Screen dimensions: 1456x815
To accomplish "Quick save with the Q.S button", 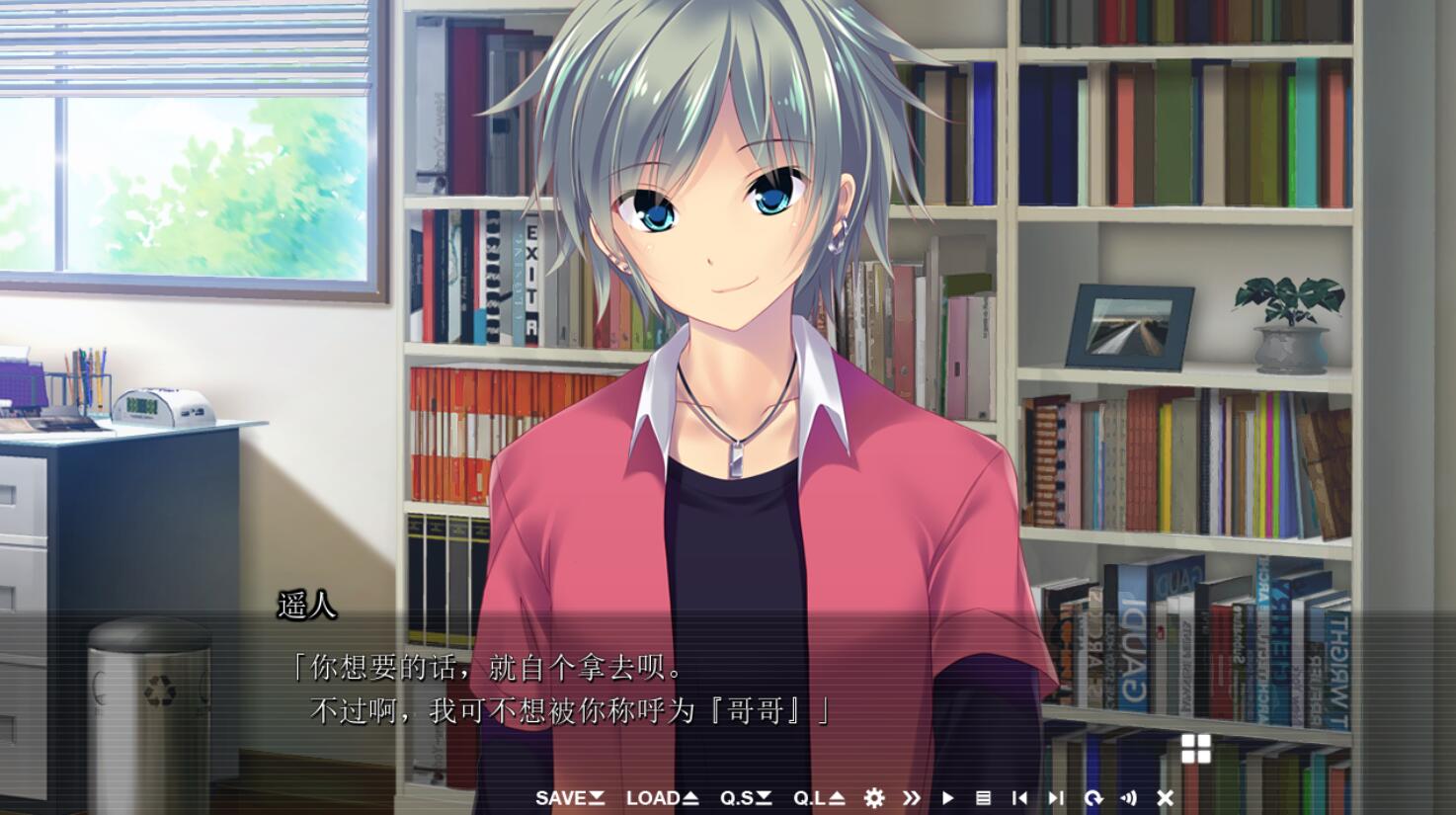I will pos(745,798).
